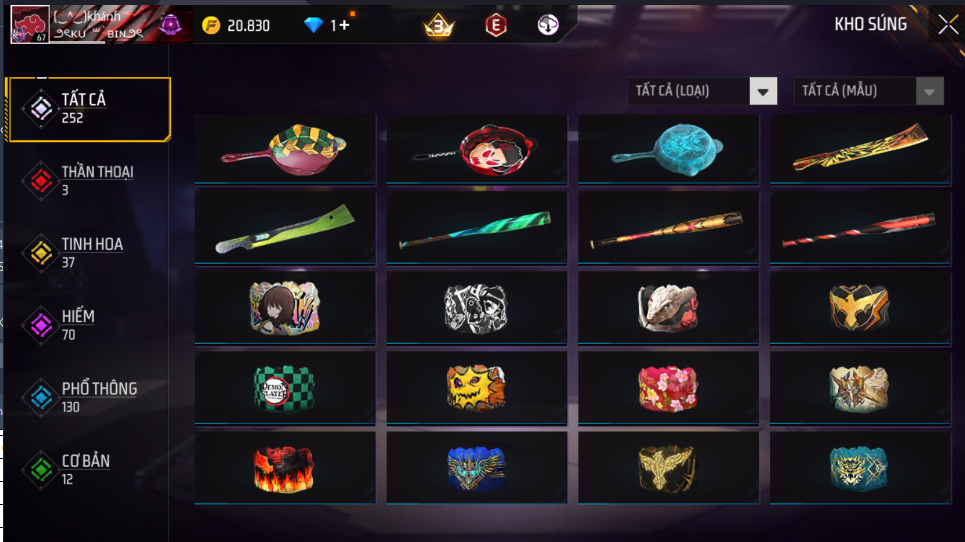The image size is (965, 542).
Task: Choose the teal striped baseball bat skin
Action: click(477, 228)
